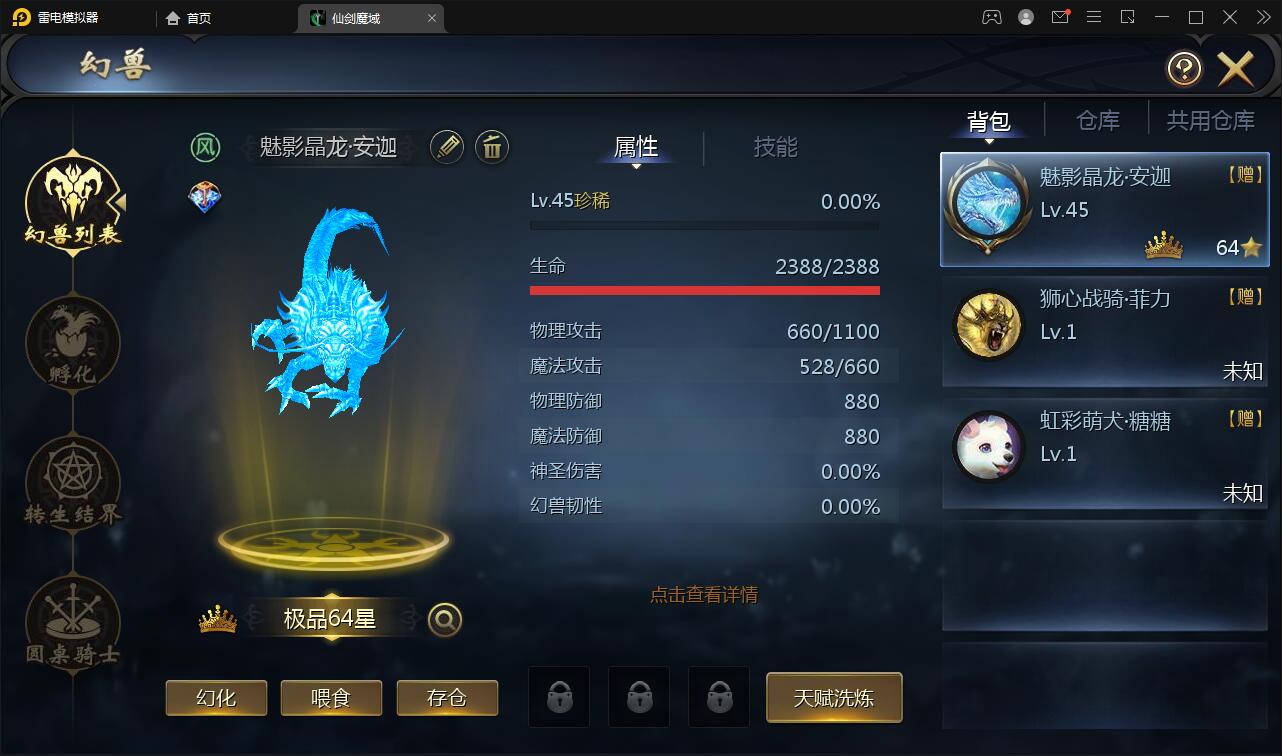This screenshot has height=756, width=1282.
Task: Open the 转生结界 sidebar icon
Action: pos(71,484)
